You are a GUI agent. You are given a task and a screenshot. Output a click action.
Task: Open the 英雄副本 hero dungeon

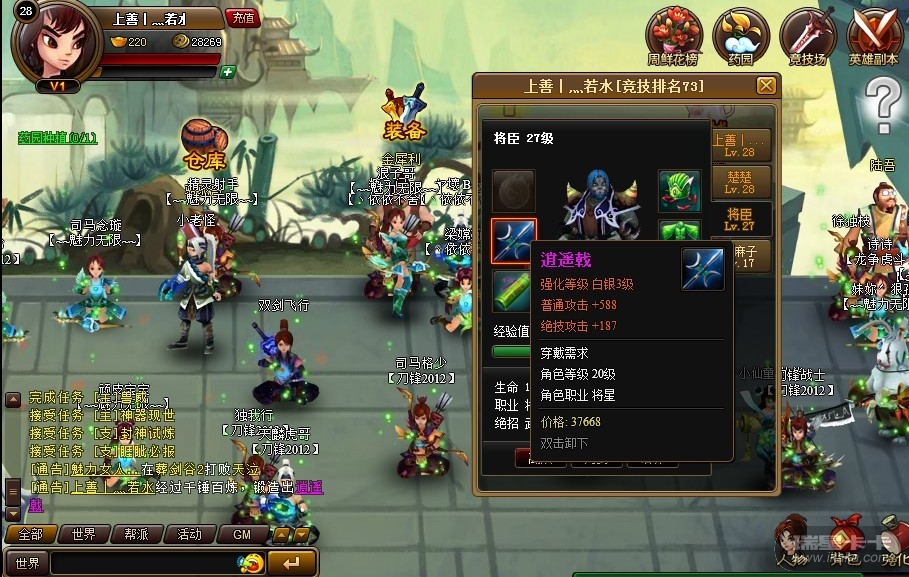875,36
